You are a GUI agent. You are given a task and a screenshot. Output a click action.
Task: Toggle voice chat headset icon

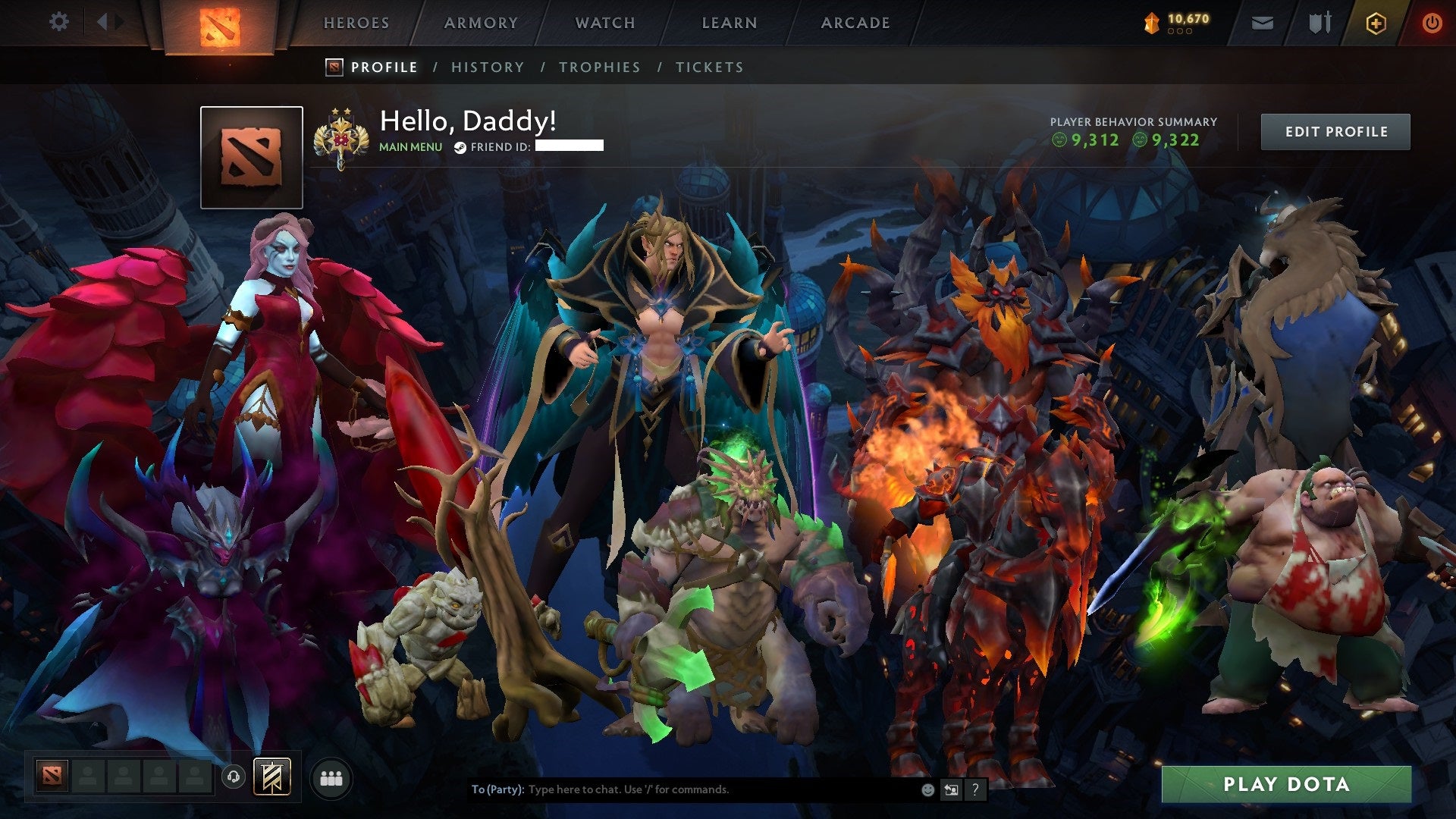click(234, 777)
